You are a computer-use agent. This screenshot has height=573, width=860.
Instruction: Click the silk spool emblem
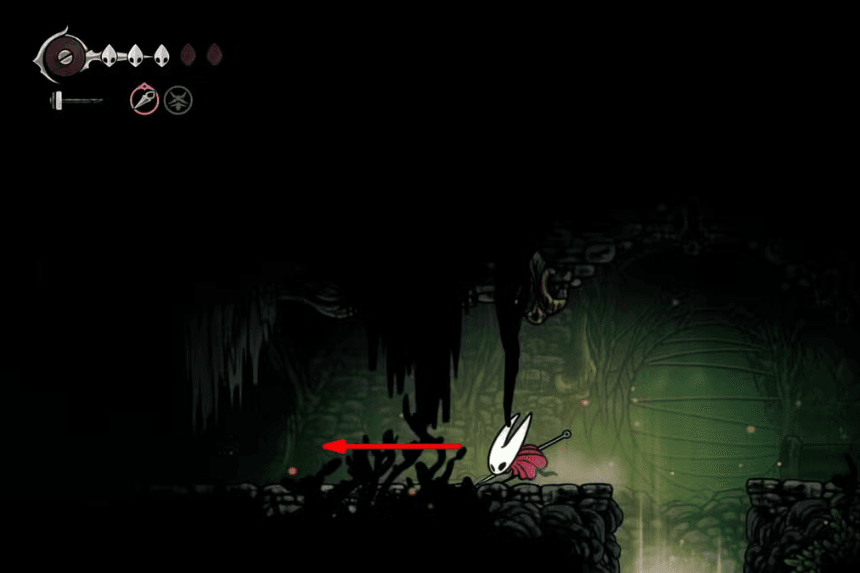point(64,55)
